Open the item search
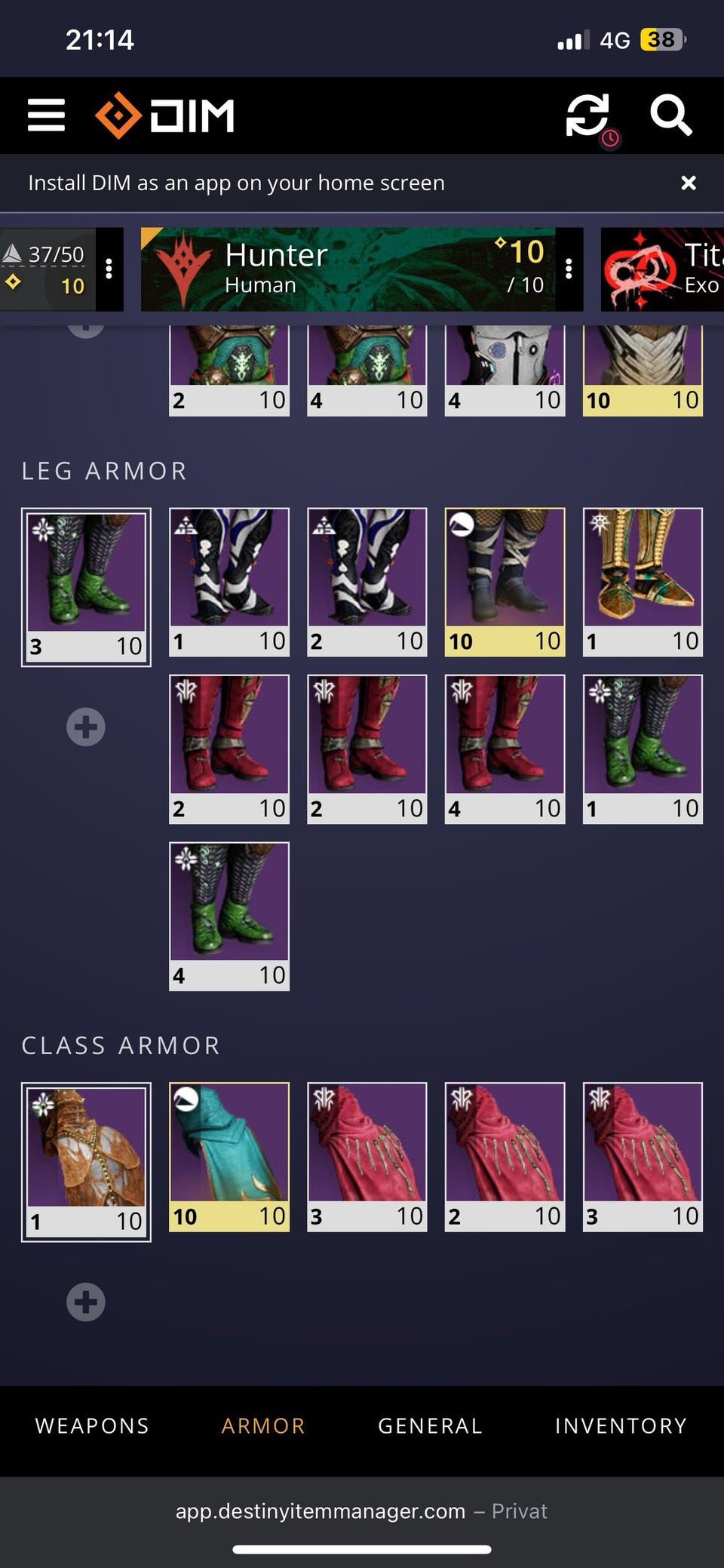This screenshot has width=724, height=1568. point(670,115)
